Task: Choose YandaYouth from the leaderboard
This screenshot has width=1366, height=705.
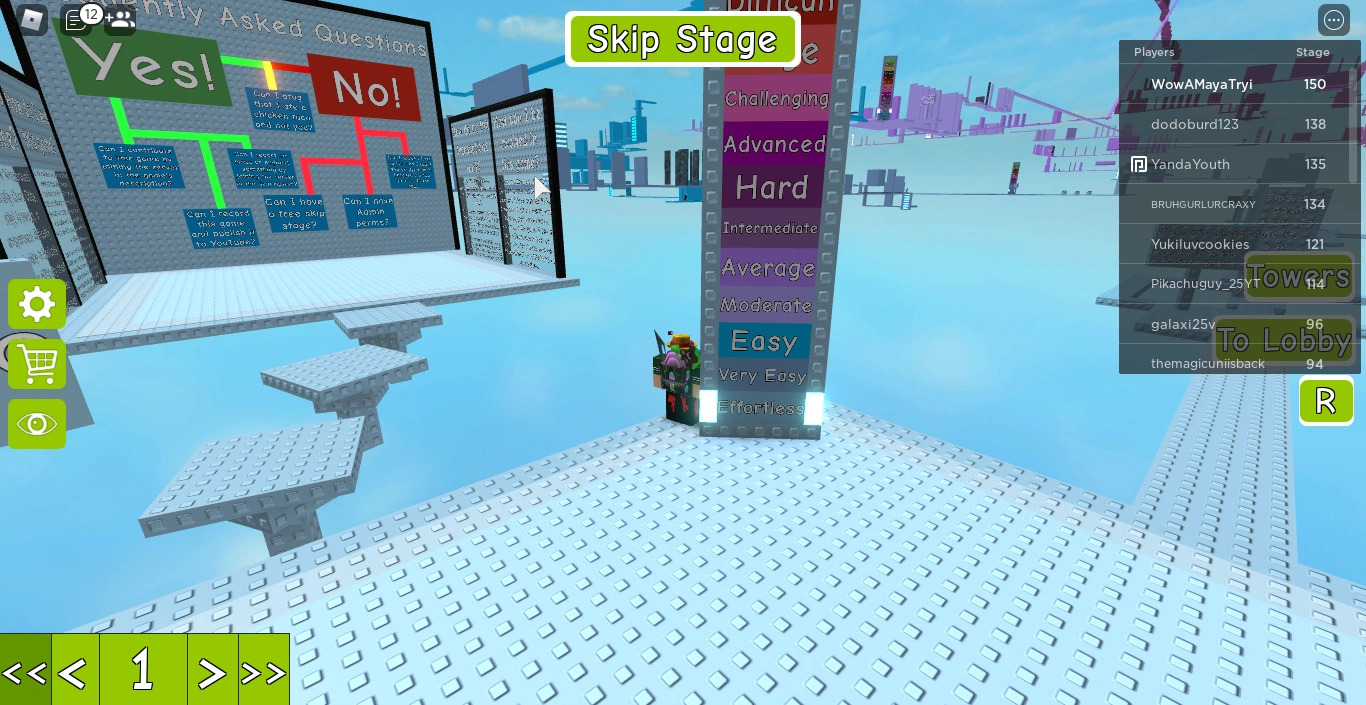Action: click(x=1190, y=164)
